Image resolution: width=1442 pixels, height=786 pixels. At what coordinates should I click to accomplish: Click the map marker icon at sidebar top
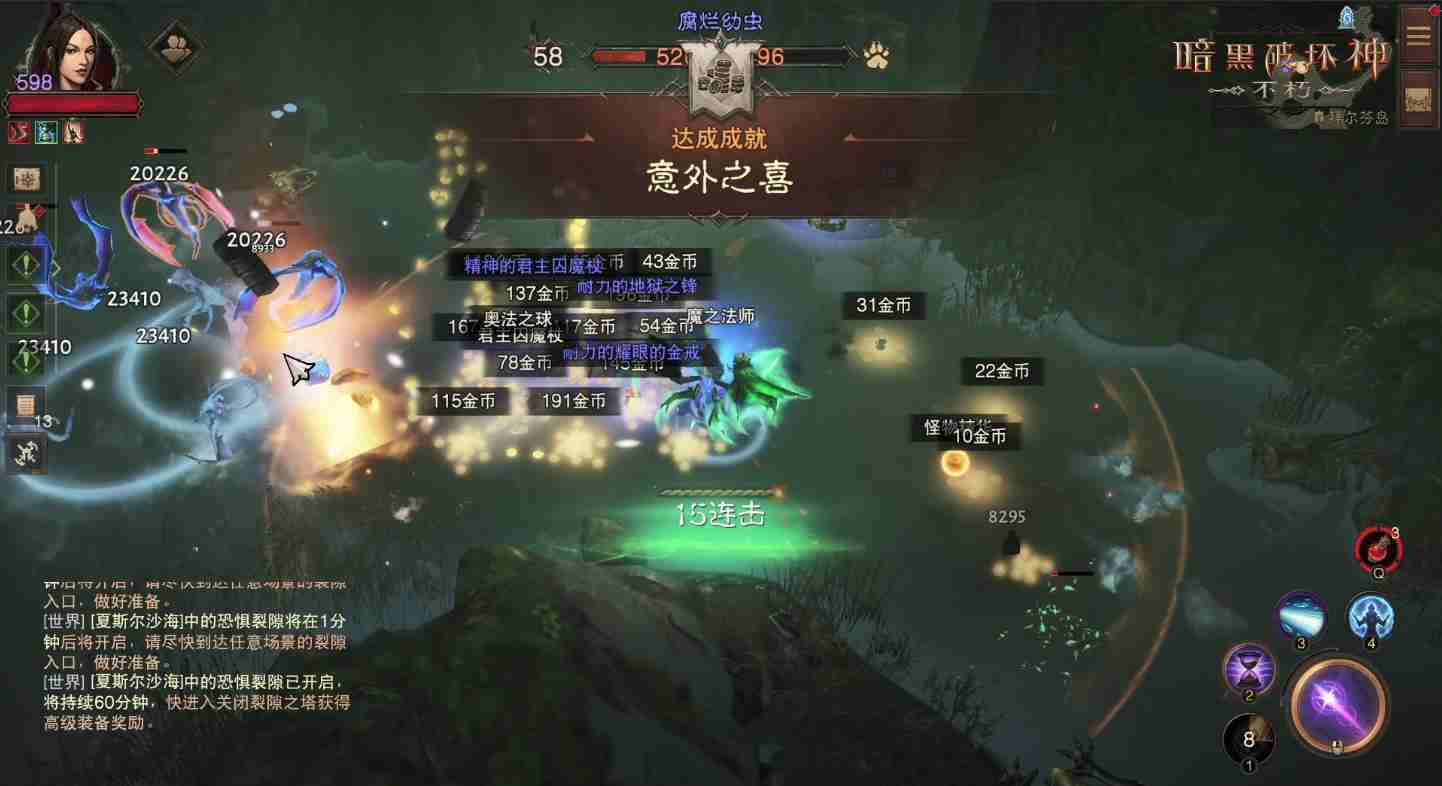pos(26,179)
